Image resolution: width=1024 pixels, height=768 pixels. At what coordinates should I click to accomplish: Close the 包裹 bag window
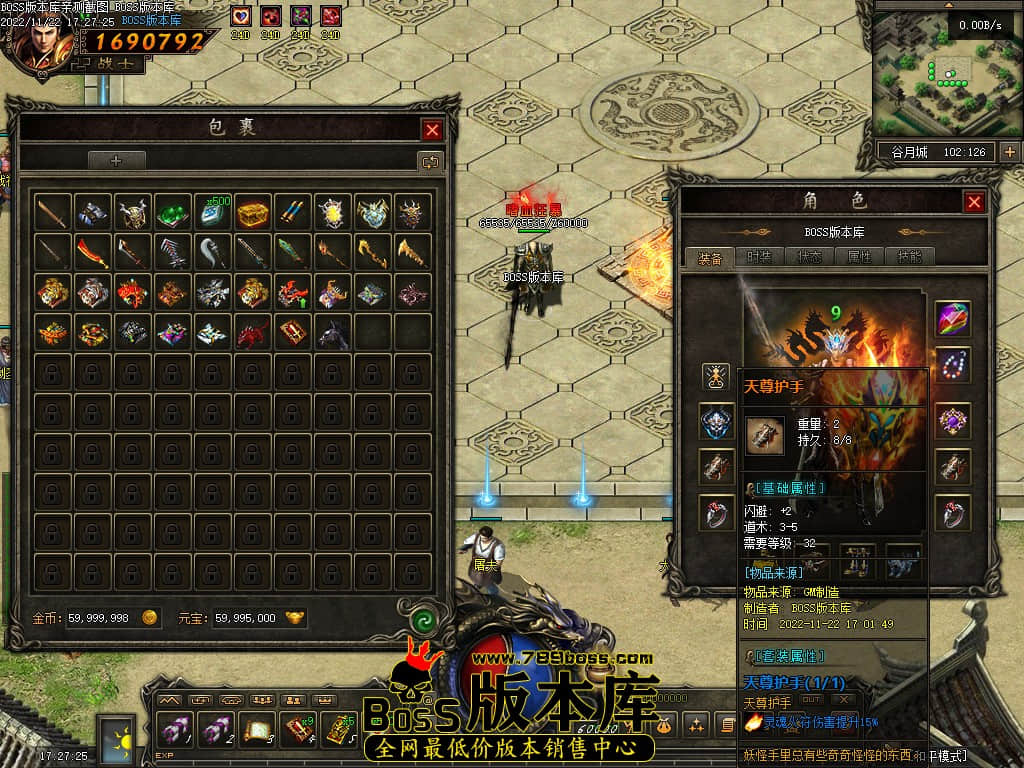pyautogui.click(x=432, y=130)
